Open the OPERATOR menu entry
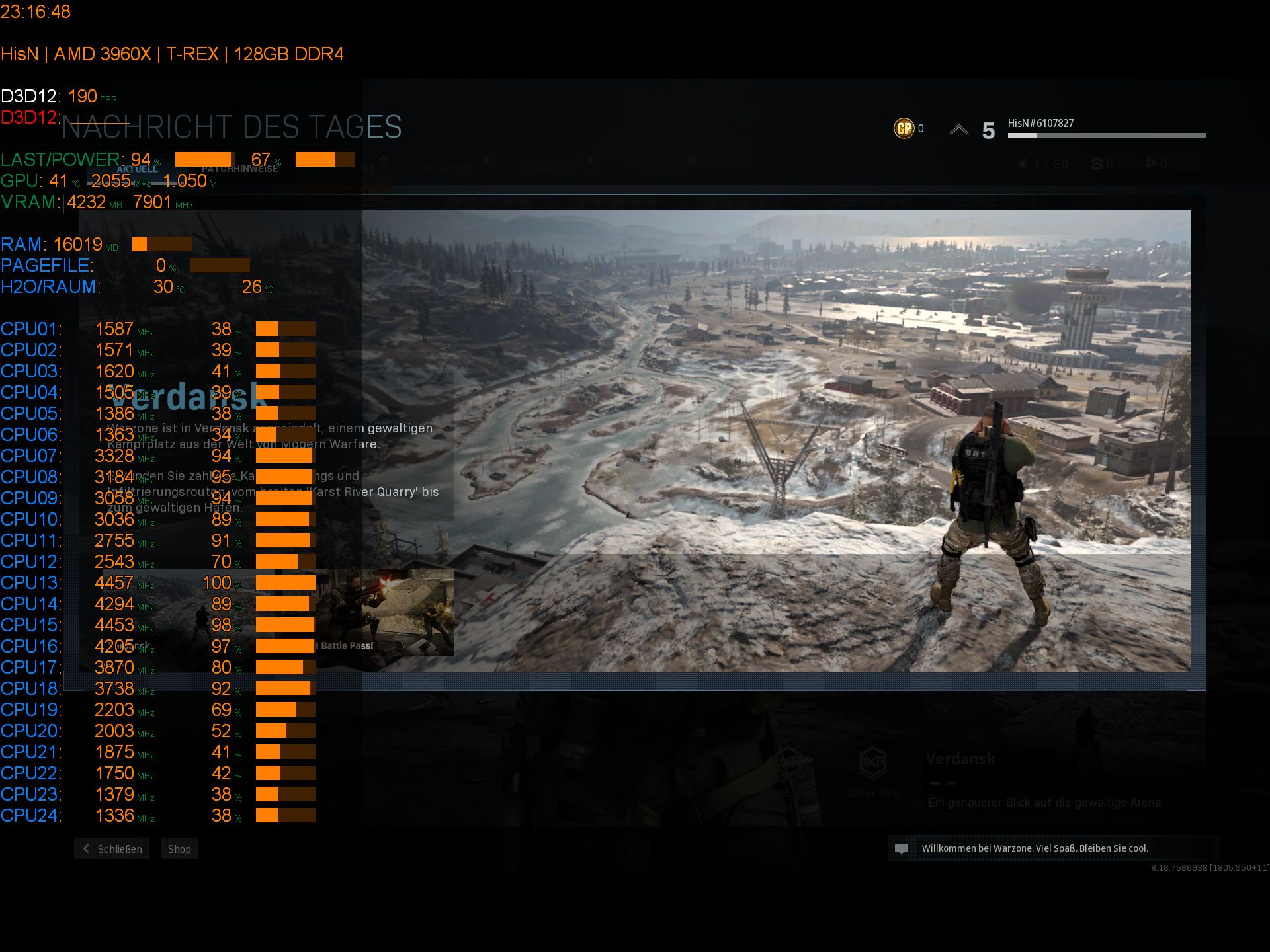 (447, 167)
